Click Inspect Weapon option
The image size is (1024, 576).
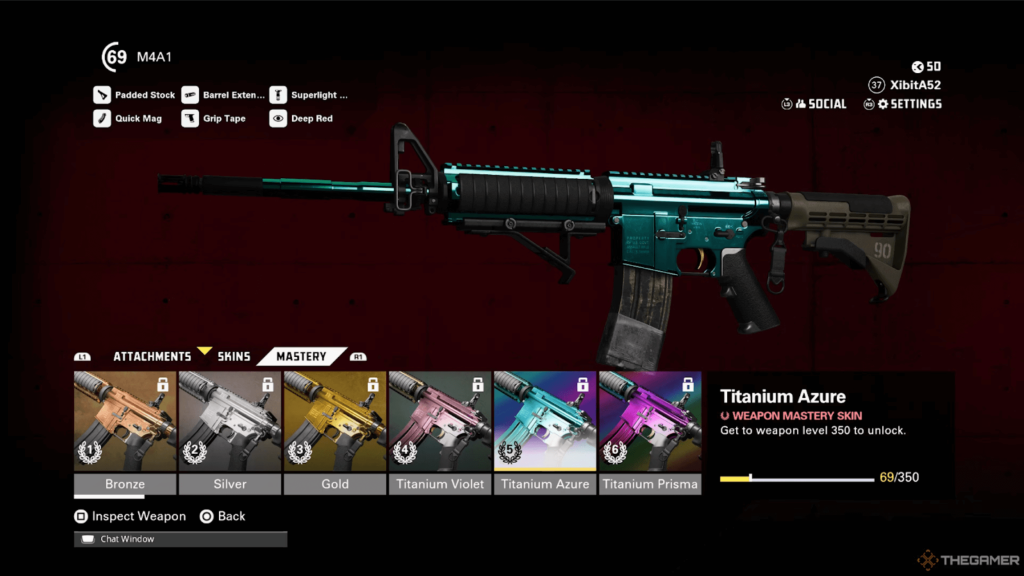130,516
